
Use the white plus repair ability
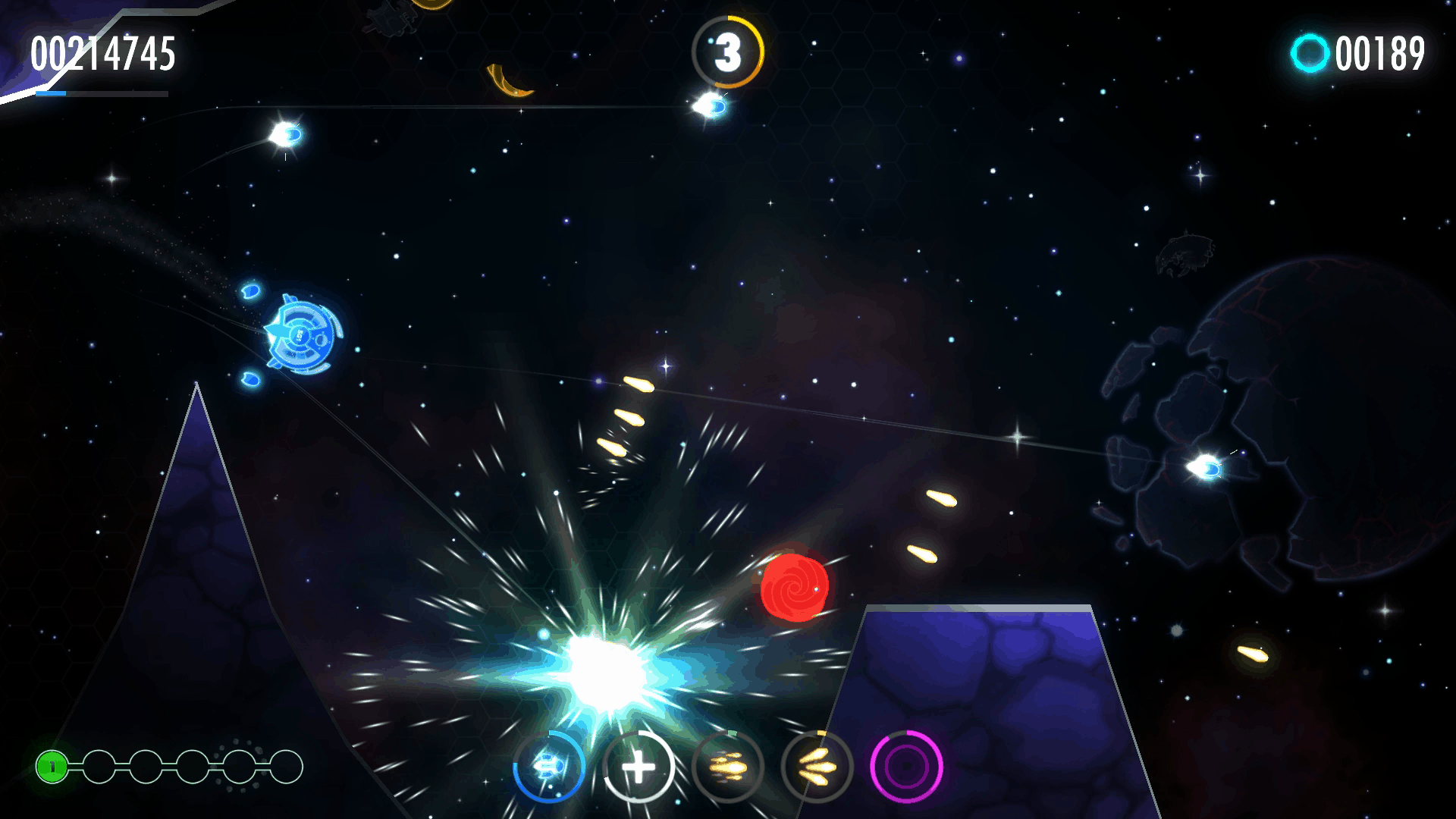click(x=639, y=767)
